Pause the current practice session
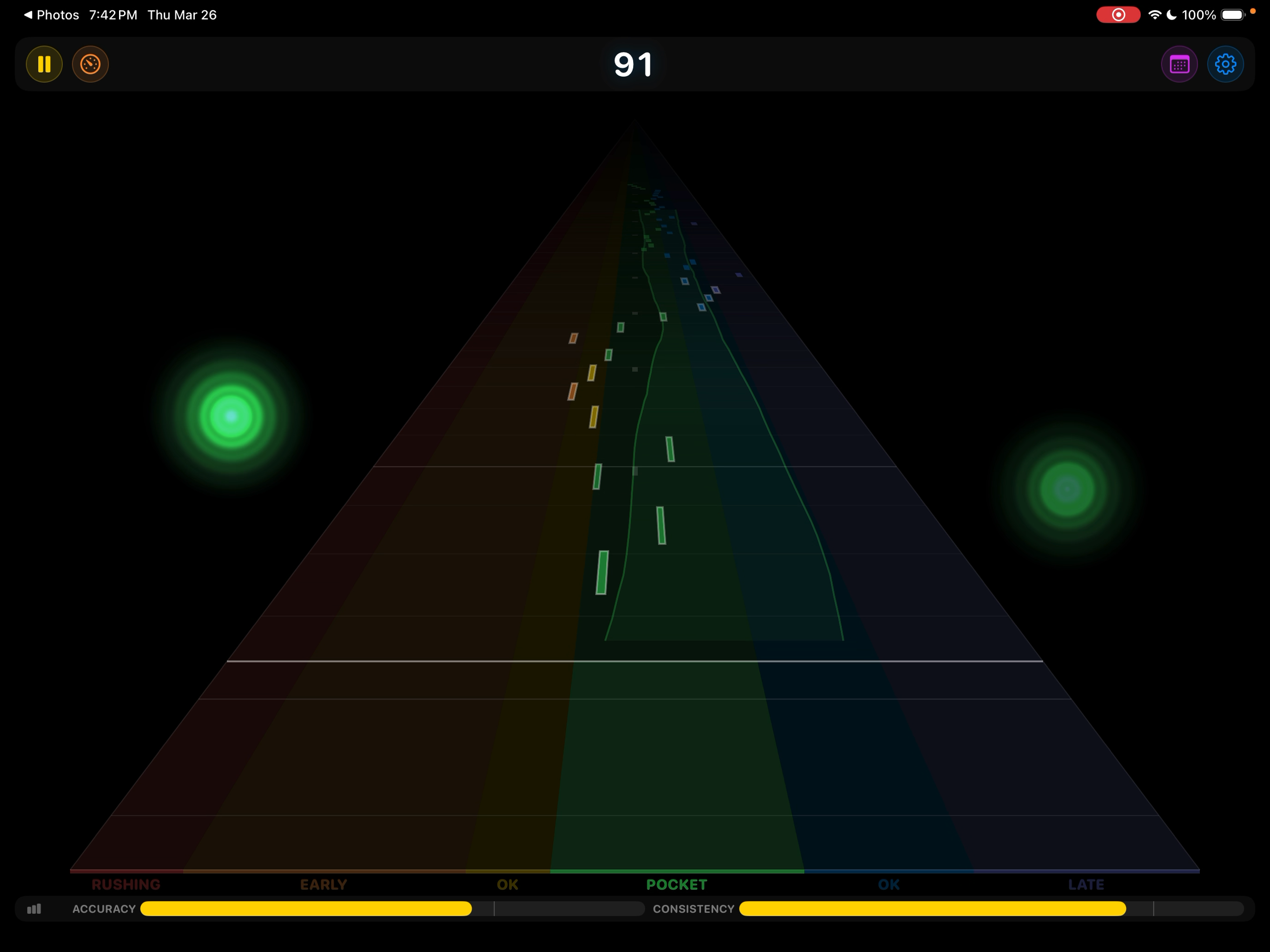1270x952 pixels. coord(44,64)
